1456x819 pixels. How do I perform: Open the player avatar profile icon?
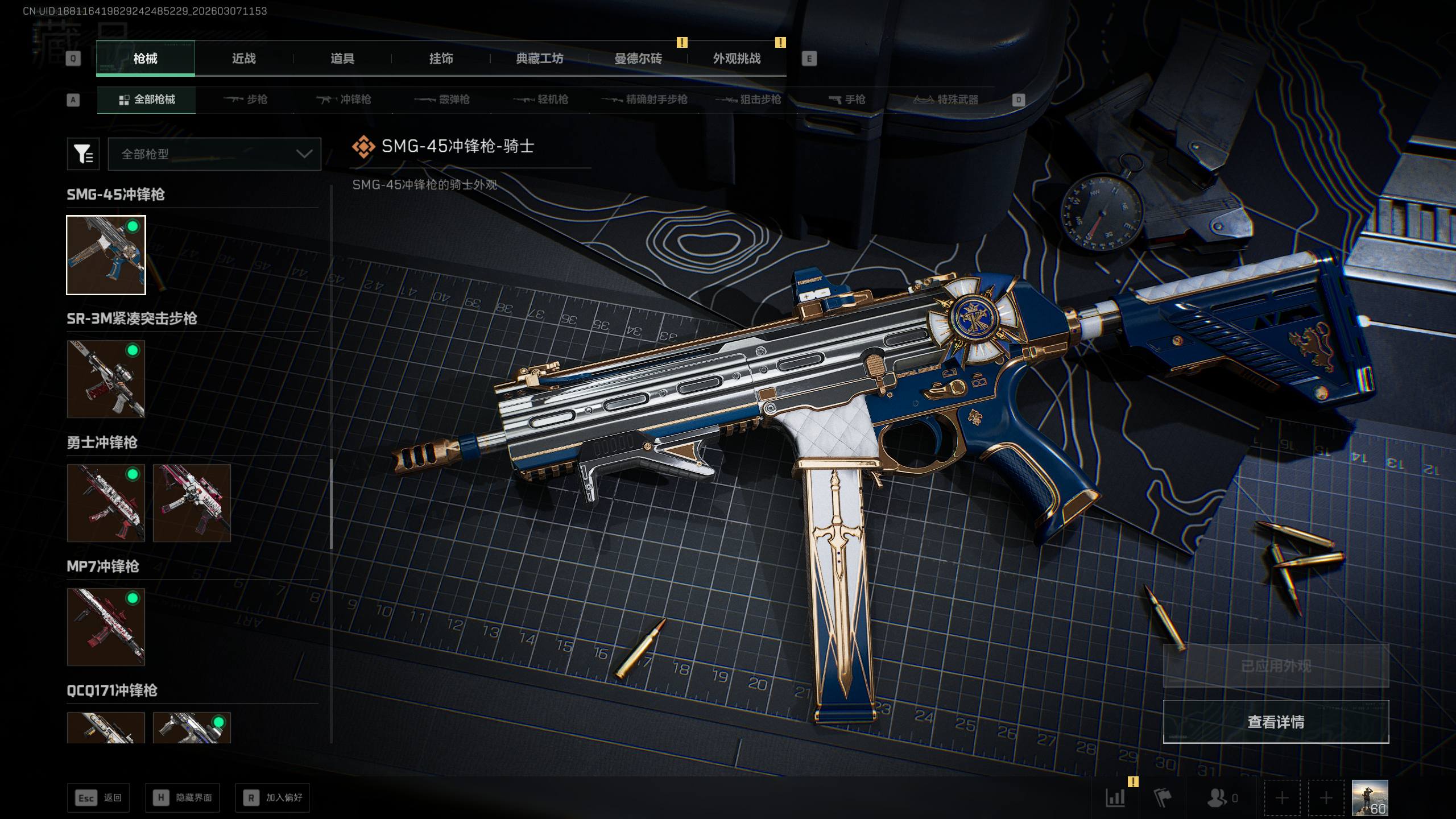[x=1370, y=798]
